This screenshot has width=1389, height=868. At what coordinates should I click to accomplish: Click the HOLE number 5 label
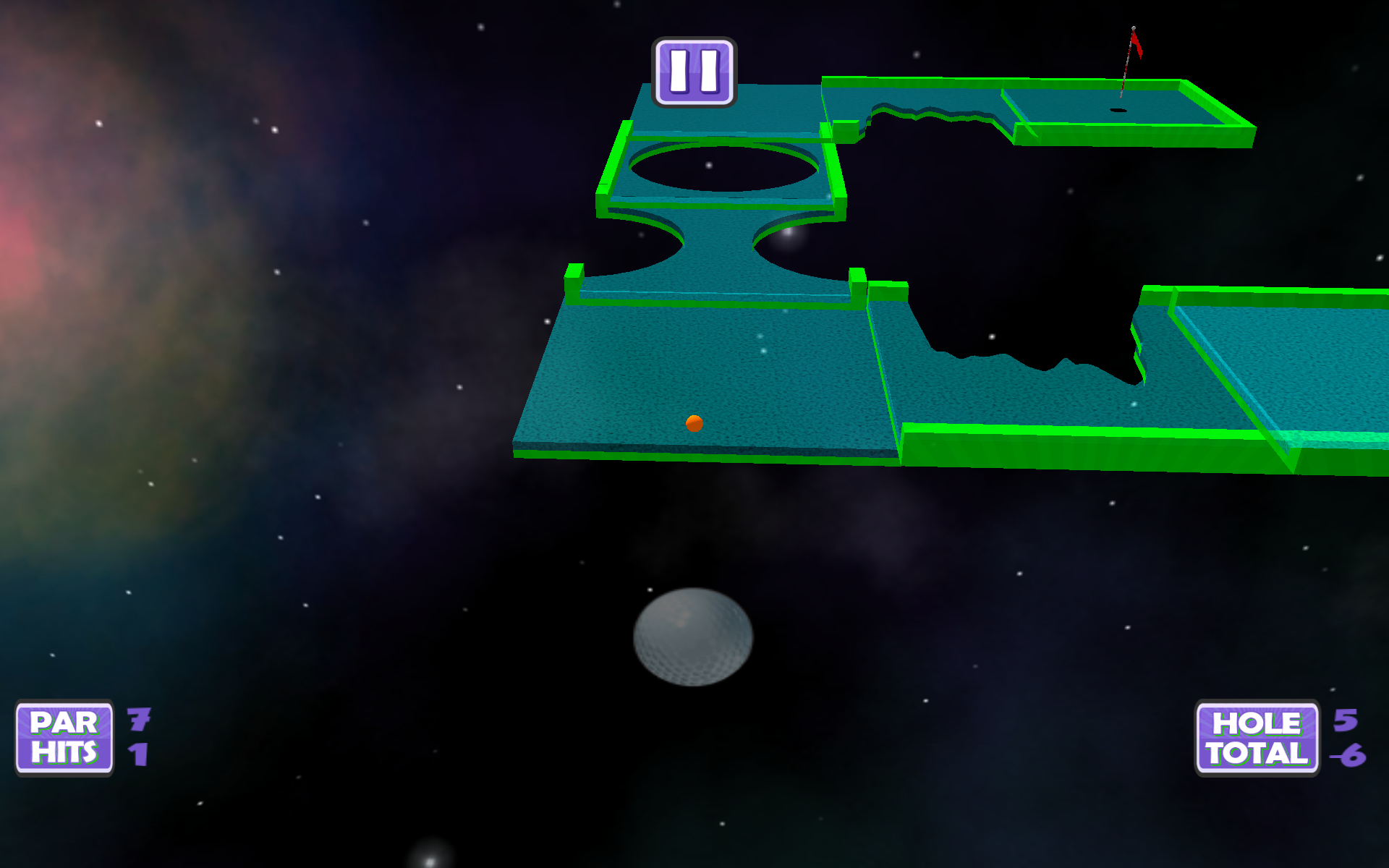1346,721
